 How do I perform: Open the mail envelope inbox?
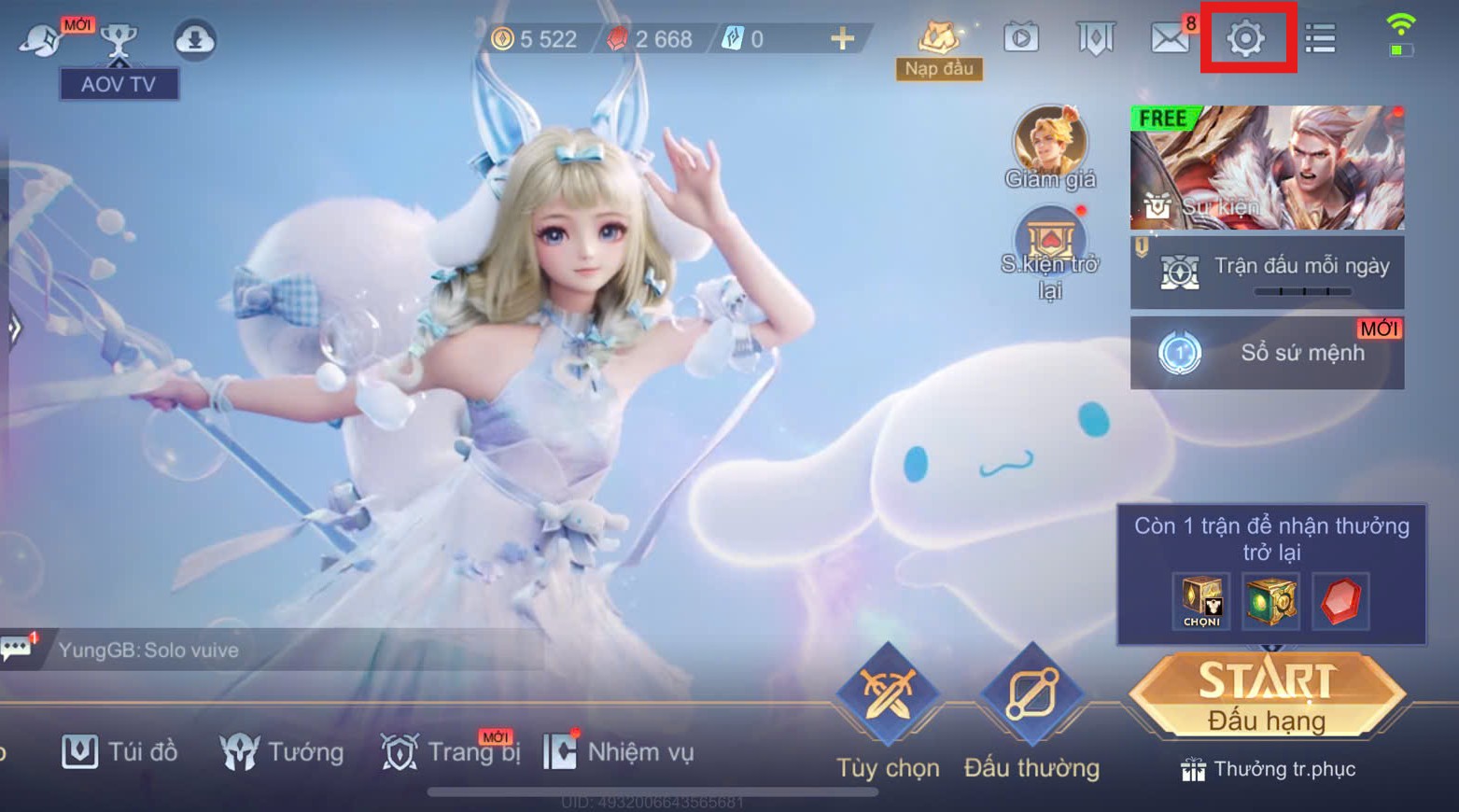(x=1169, y=39)
